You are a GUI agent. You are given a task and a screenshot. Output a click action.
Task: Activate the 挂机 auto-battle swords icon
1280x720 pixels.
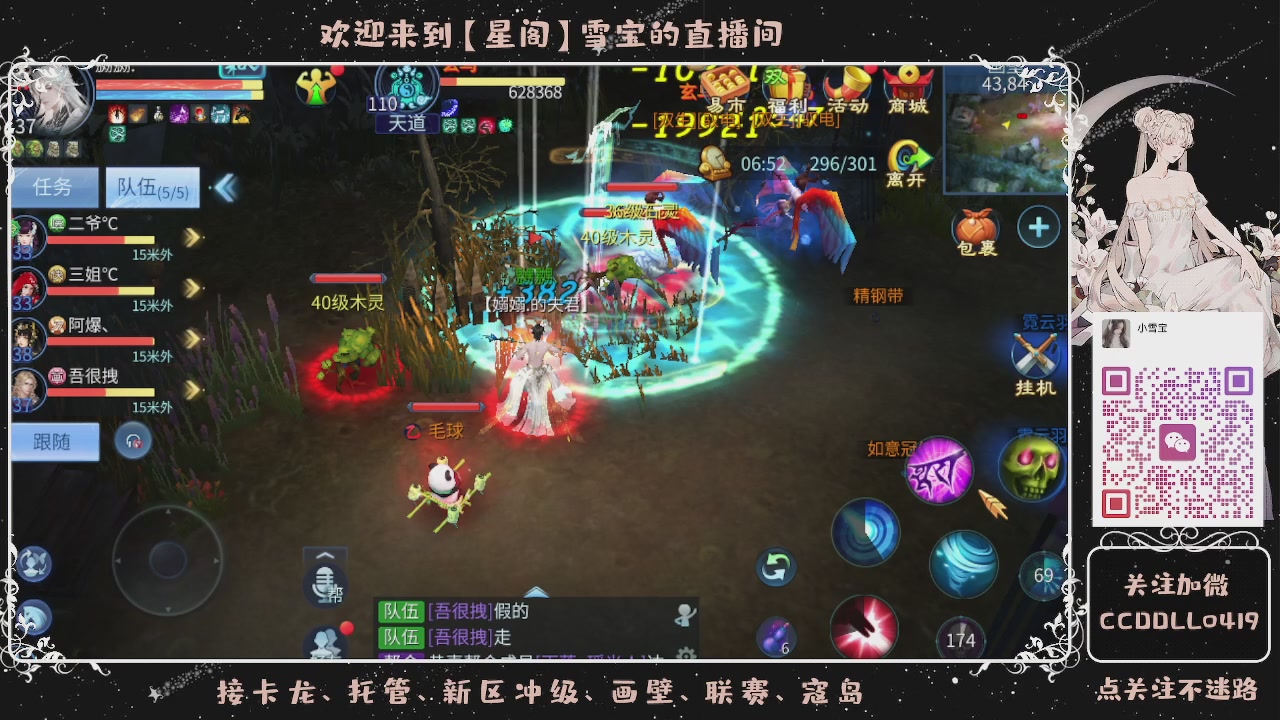(1034, 356)
